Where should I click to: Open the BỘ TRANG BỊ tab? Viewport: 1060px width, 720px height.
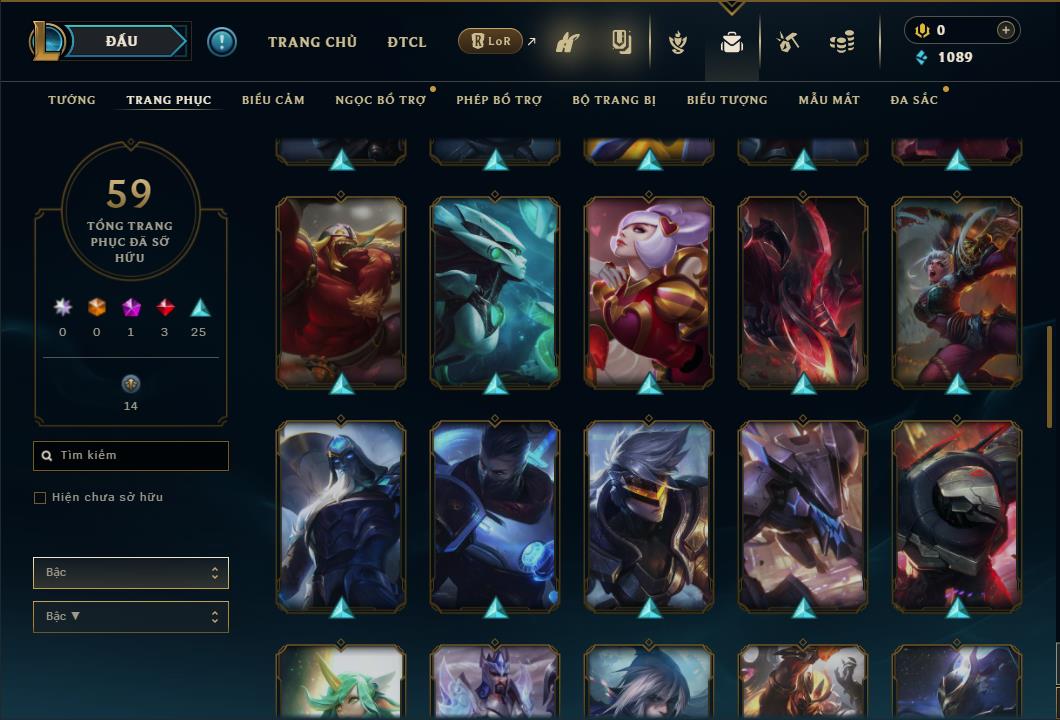[x=614, y=100]
